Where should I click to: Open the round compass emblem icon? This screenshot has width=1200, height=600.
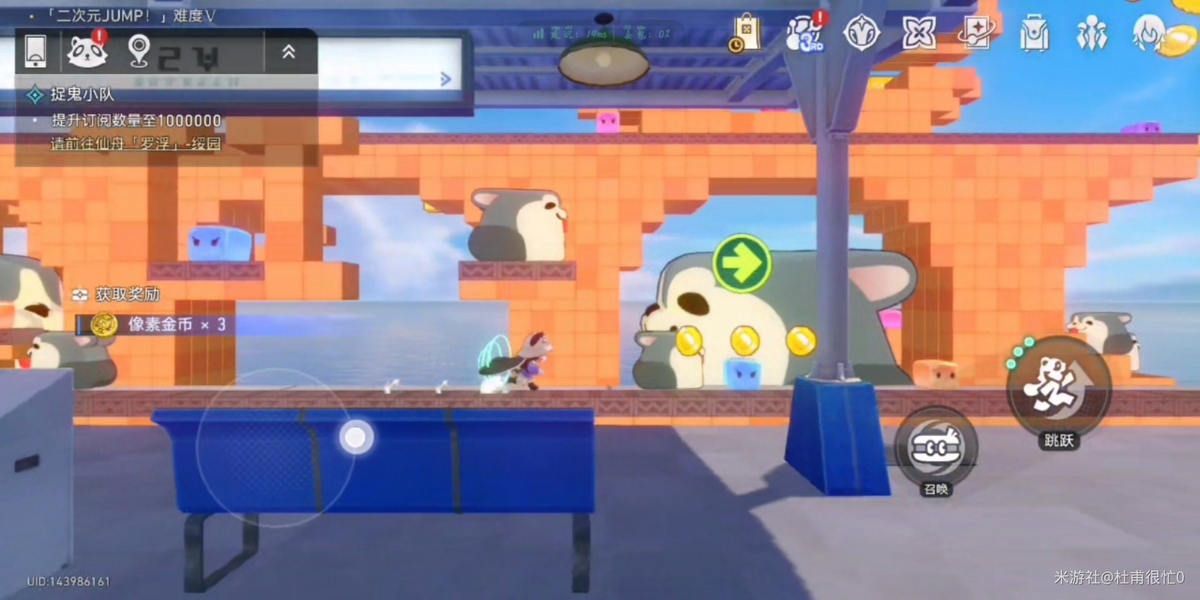point(861,32)
